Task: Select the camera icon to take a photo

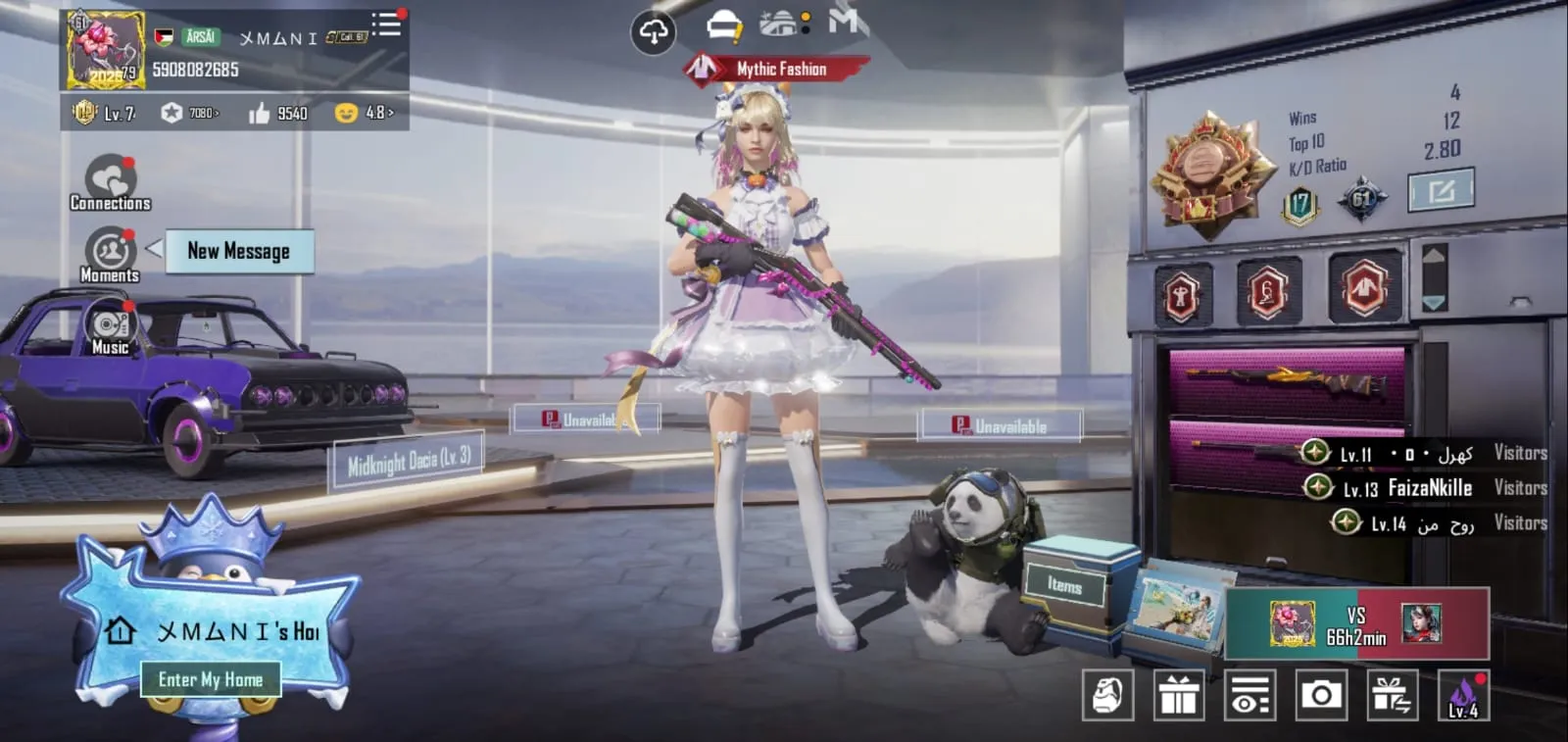Action: [x=1324, y=694]
